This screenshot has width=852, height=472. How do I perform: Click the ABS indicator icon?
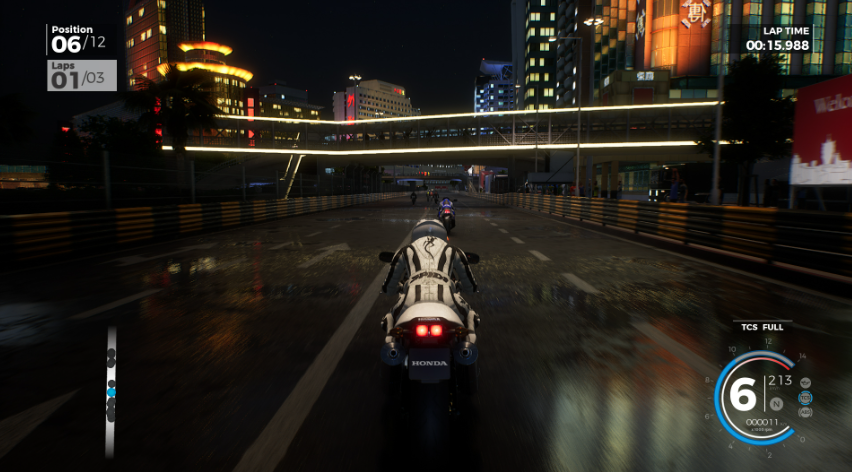(805, 411)
